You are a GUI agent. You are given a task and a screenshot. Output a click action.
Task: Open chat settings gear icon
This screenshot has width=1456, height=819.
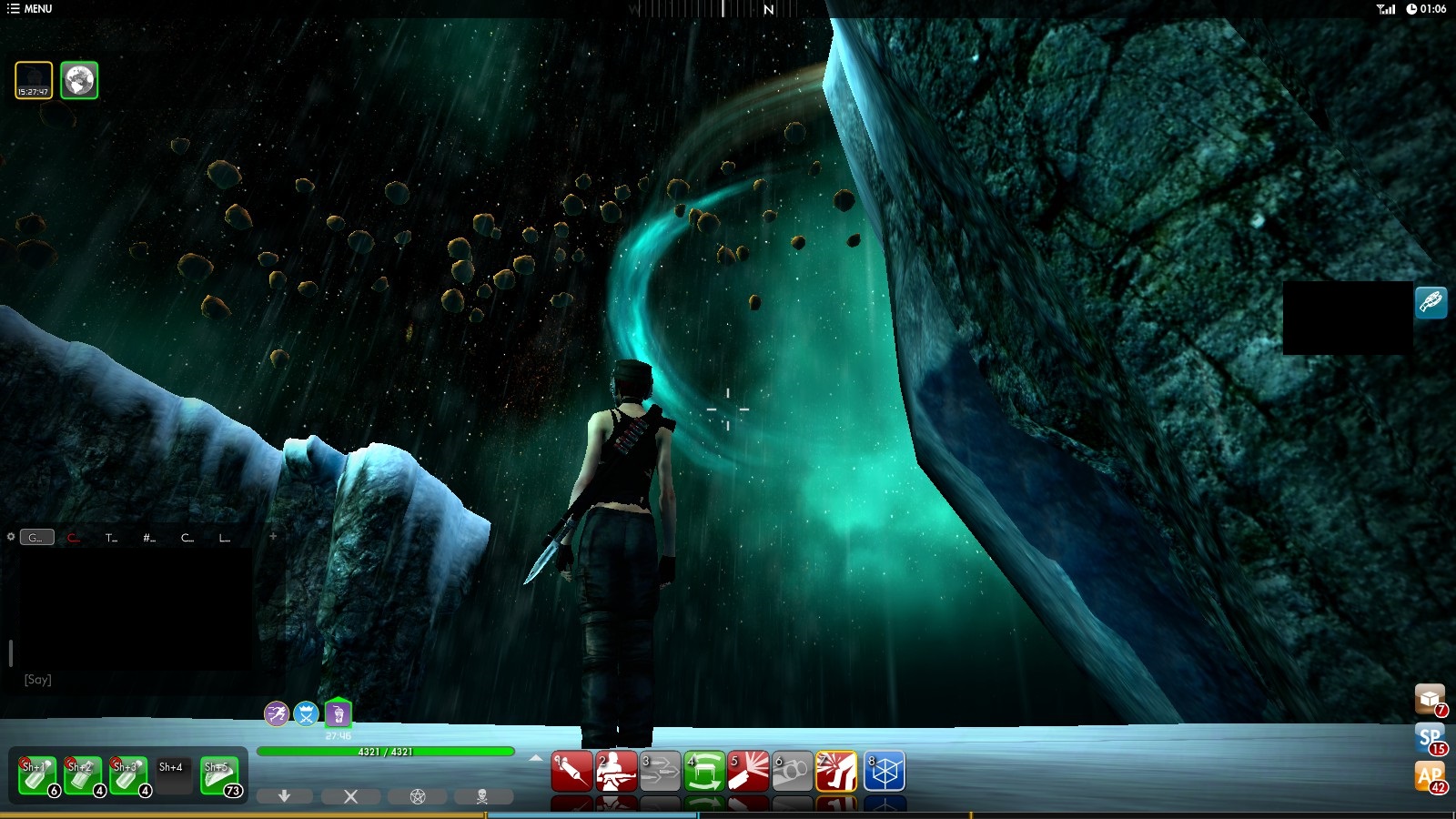(x=11, y=537)
